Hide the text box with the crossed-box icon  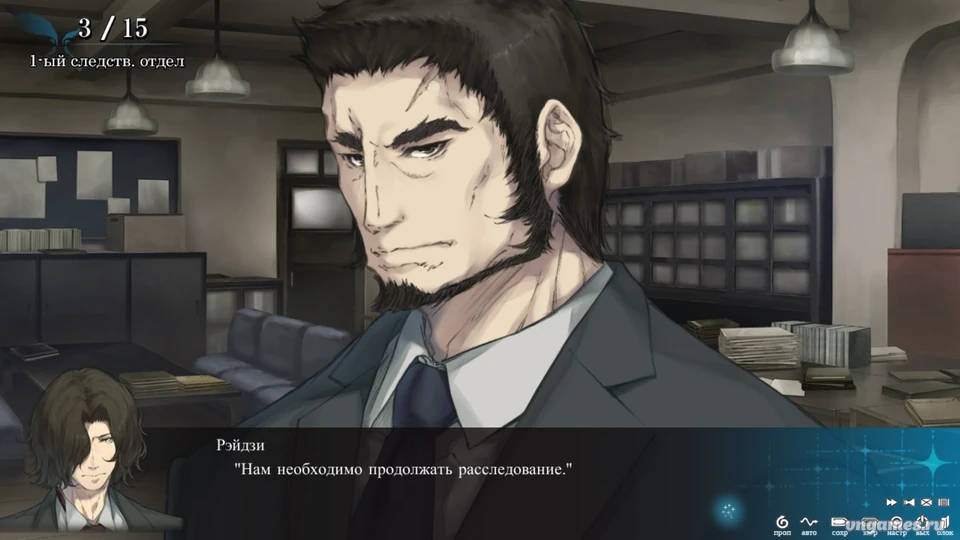[926, 502]
